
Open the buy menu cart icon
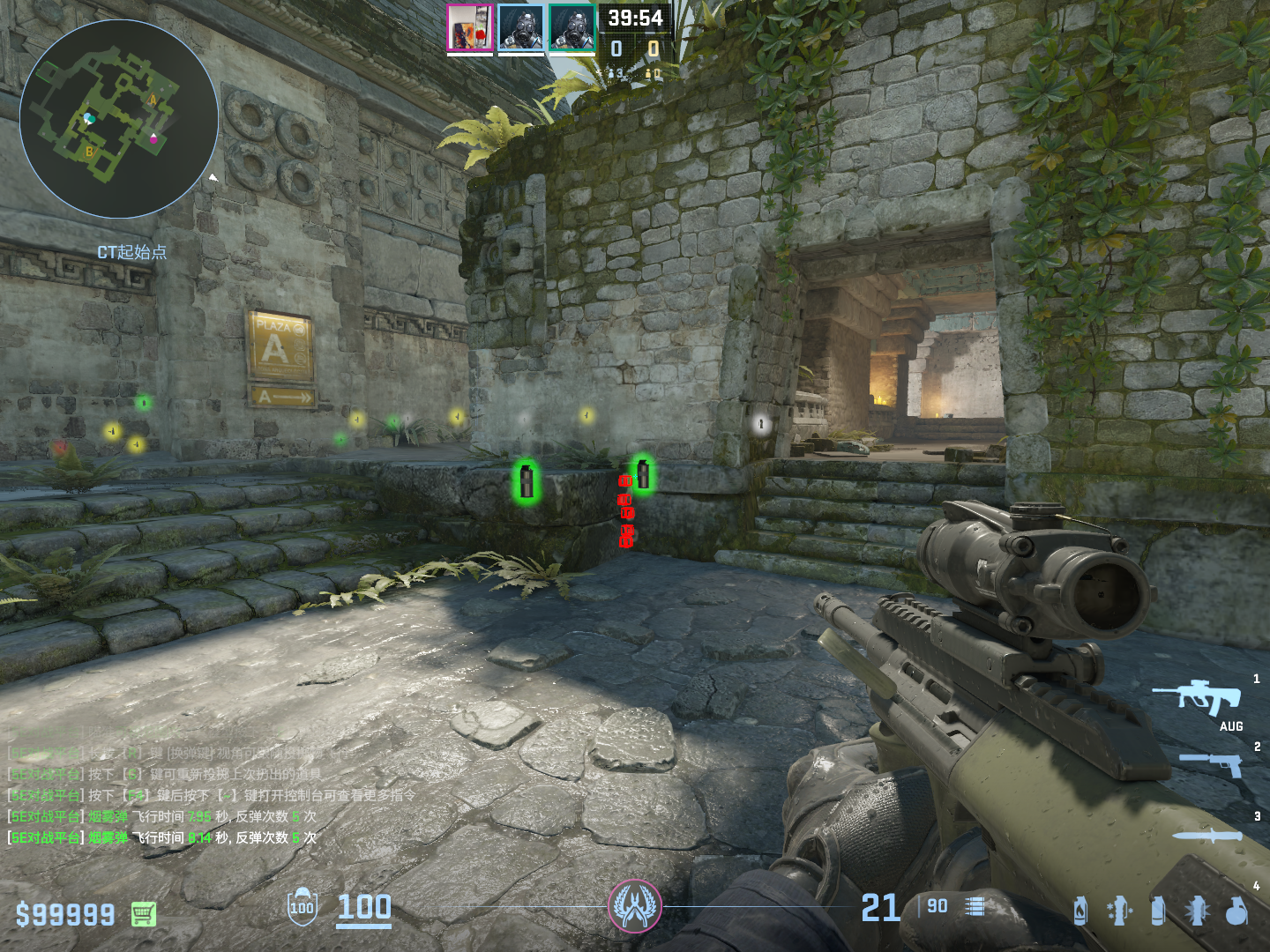click(144, 914)
